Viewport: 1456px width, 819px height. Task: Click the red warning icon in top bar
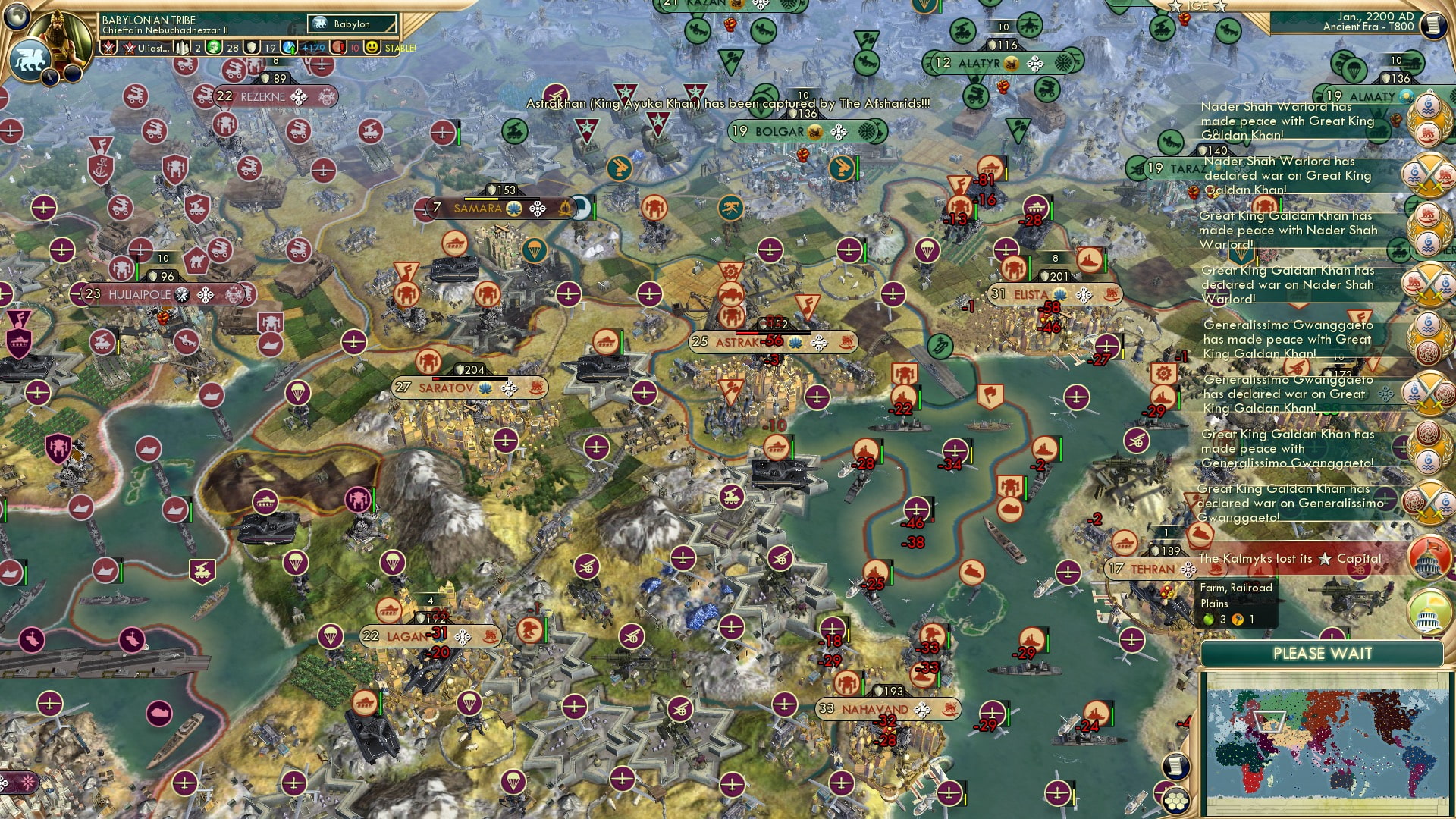click(338, 48)
